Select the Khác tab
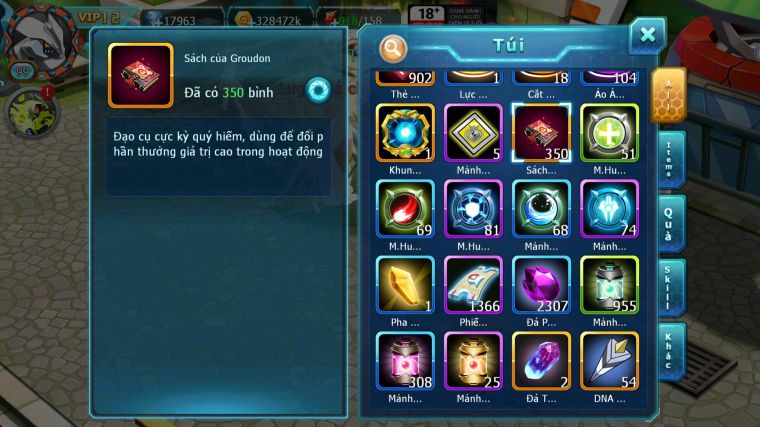This screenshot has width=760, height=427. coord(672,349)
